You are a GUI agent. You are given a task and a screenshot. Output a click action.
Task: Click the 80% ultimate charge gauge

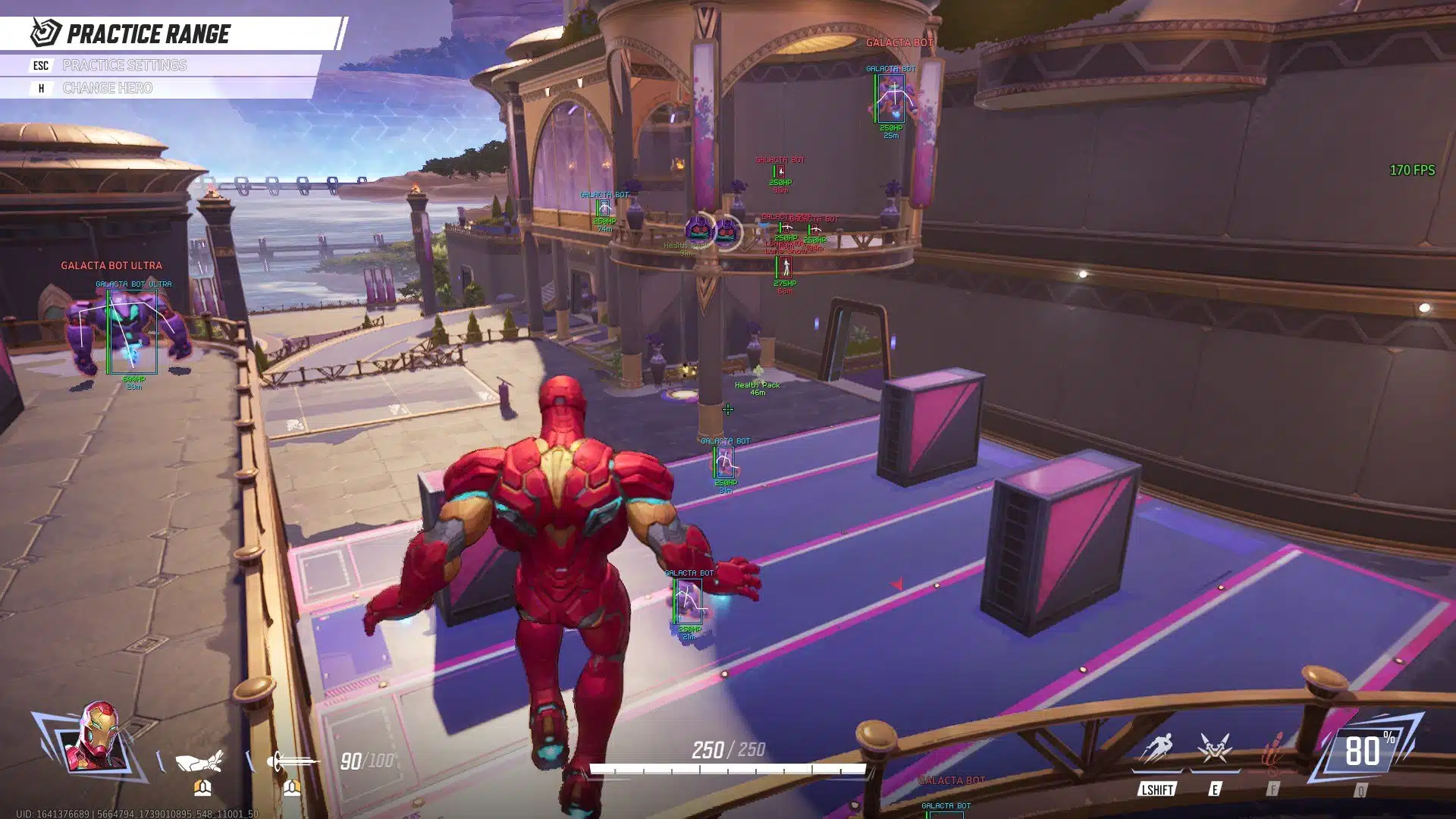coord(1366,751)
